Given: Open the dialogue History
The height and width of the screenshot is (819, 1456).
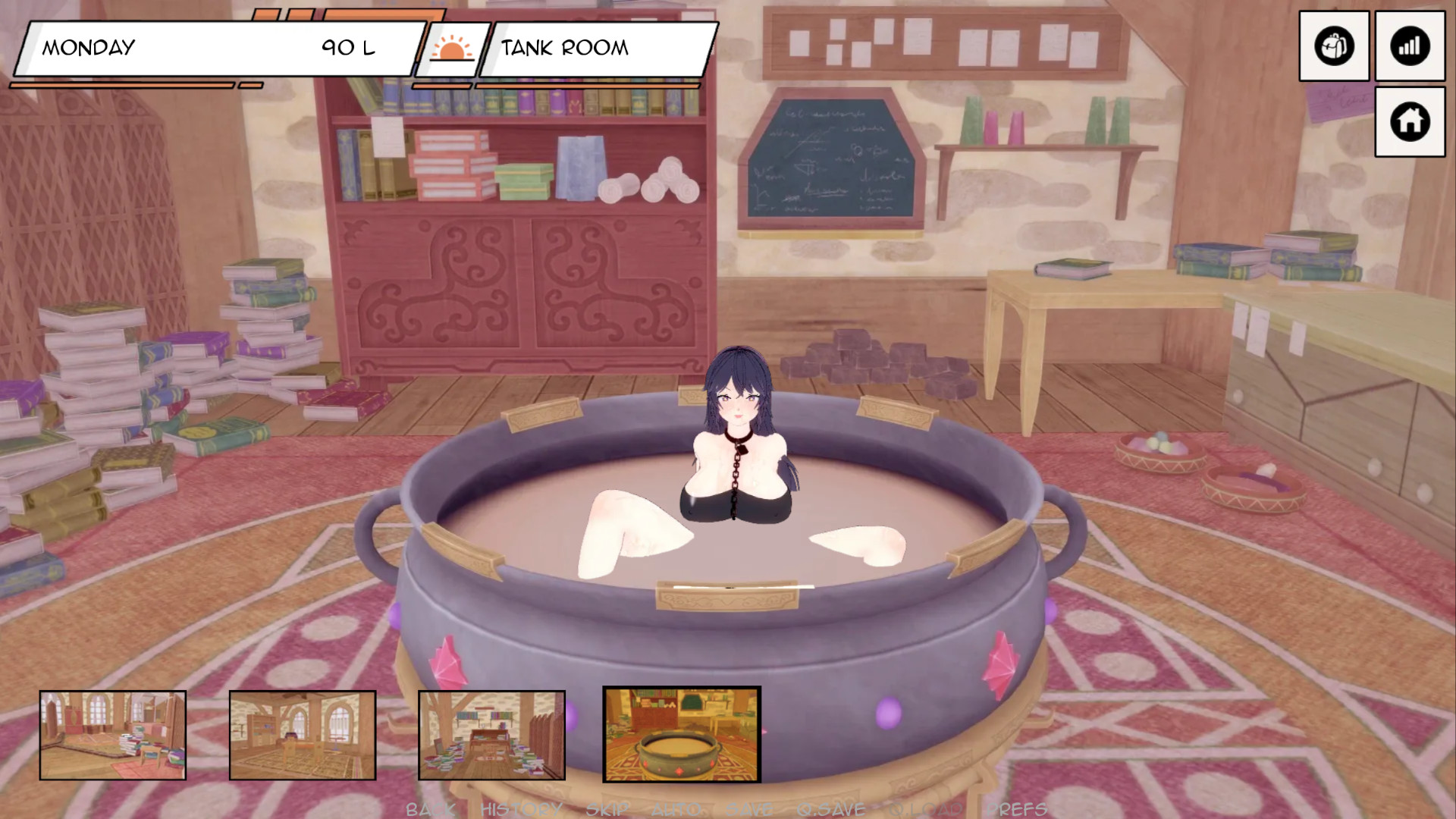Looking at the screenshot, I should click(x=521, y=809).
